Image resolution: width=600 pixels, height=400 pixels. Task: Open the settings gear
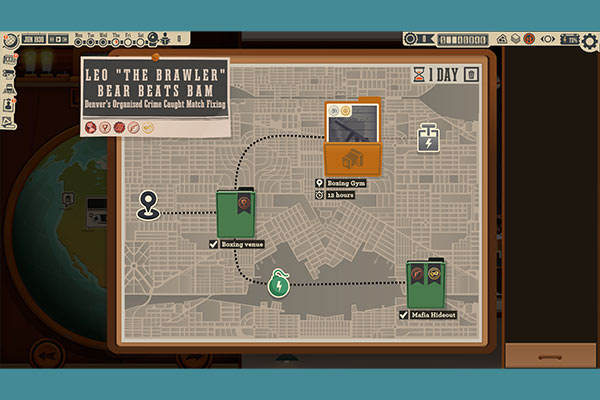[x=589, y=41]
